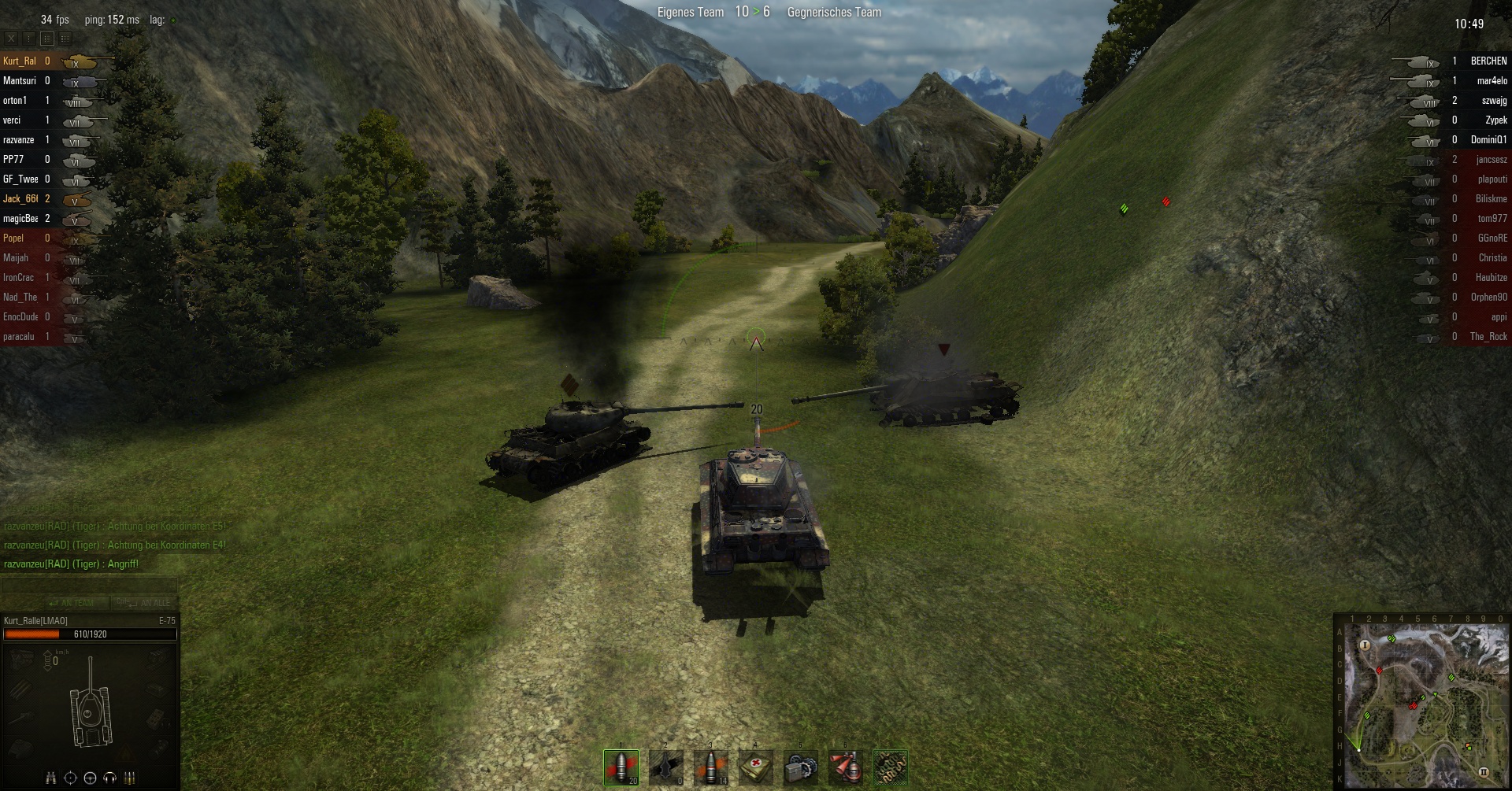Activate the fire extinguisher consumable
Screen dimensions: 1512x791
pos(846,767)
